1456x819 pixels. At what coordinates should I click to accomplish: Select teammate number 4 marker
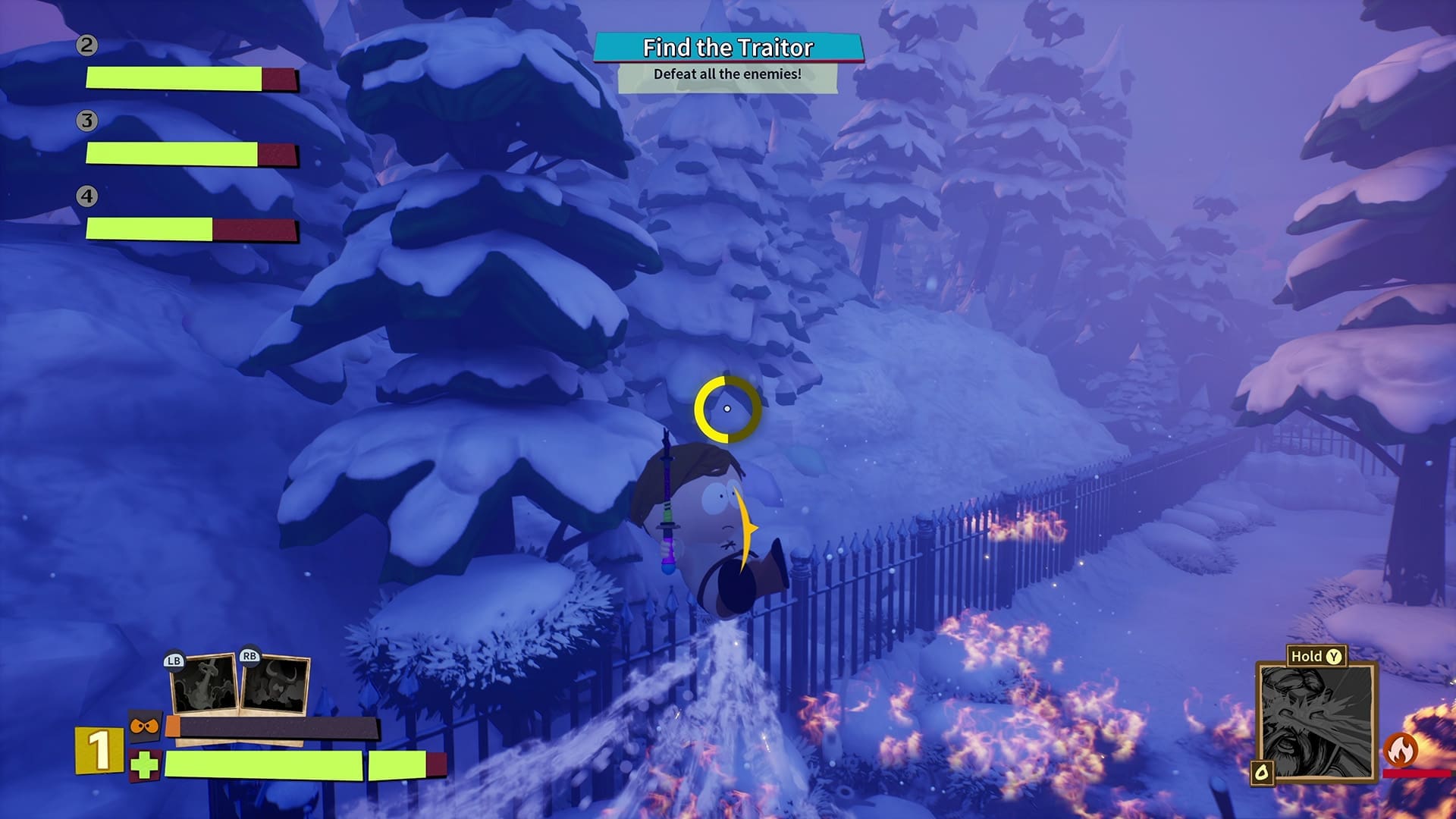tap(86, 196)
